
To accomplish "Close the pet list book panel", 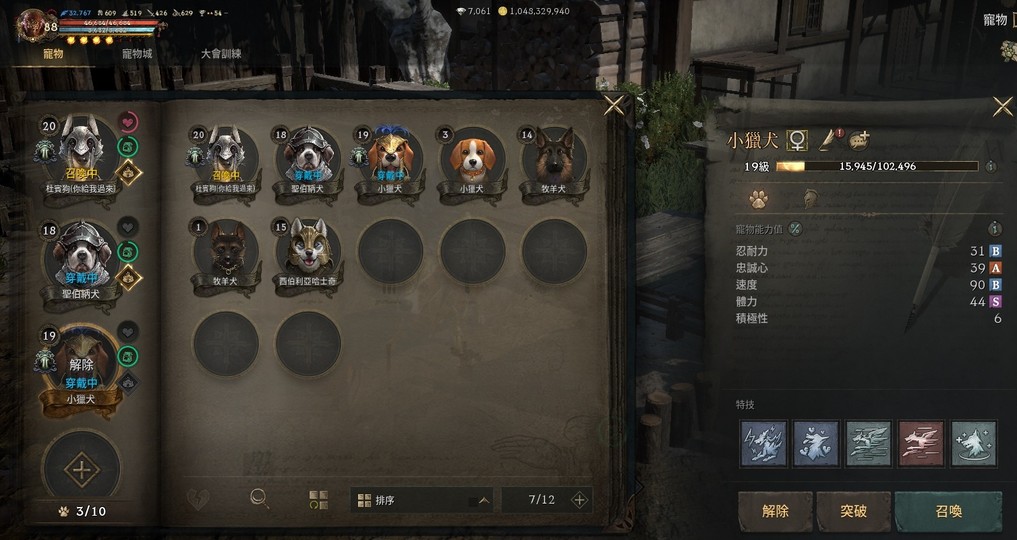I will pos(614,105).
